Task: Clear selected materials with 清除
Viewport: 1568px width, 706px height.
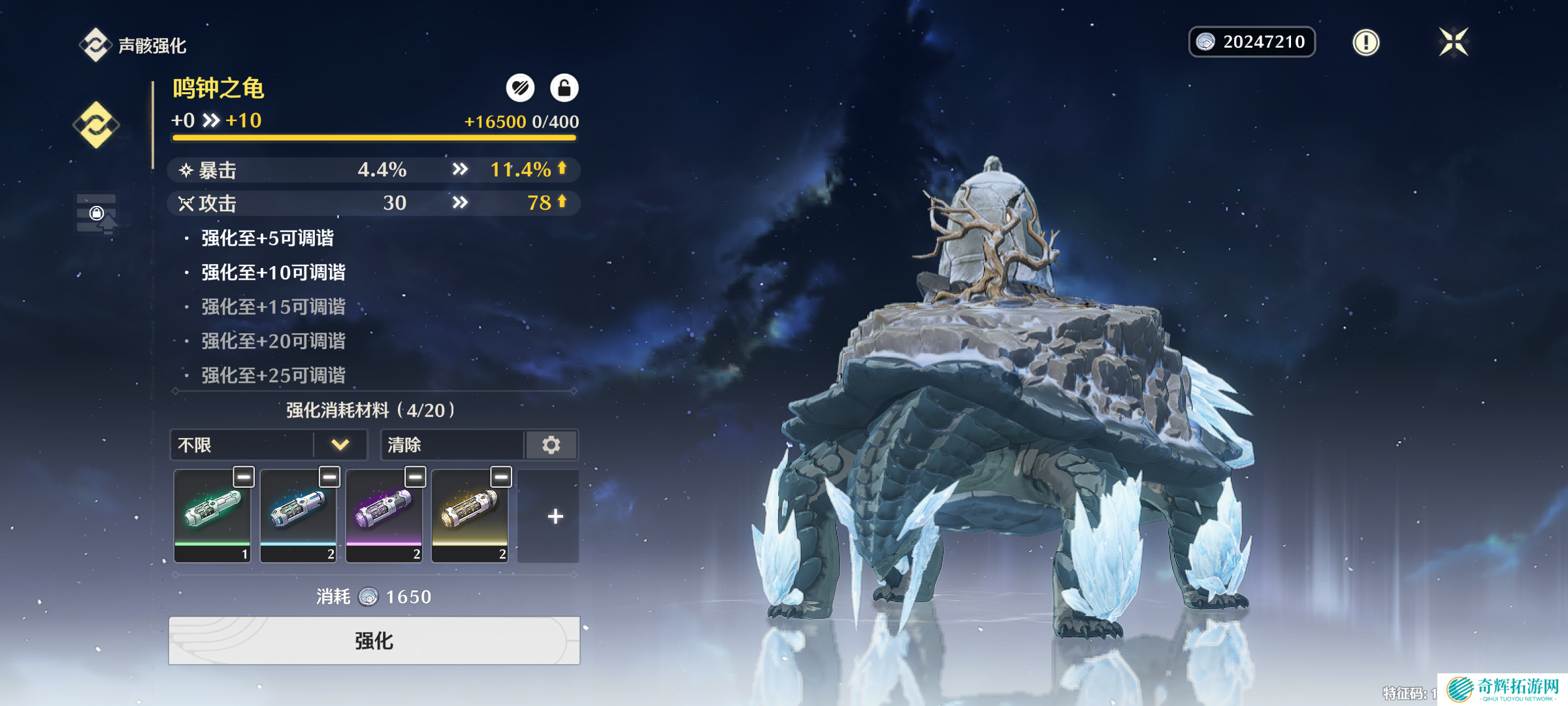Action: (452, 445)
